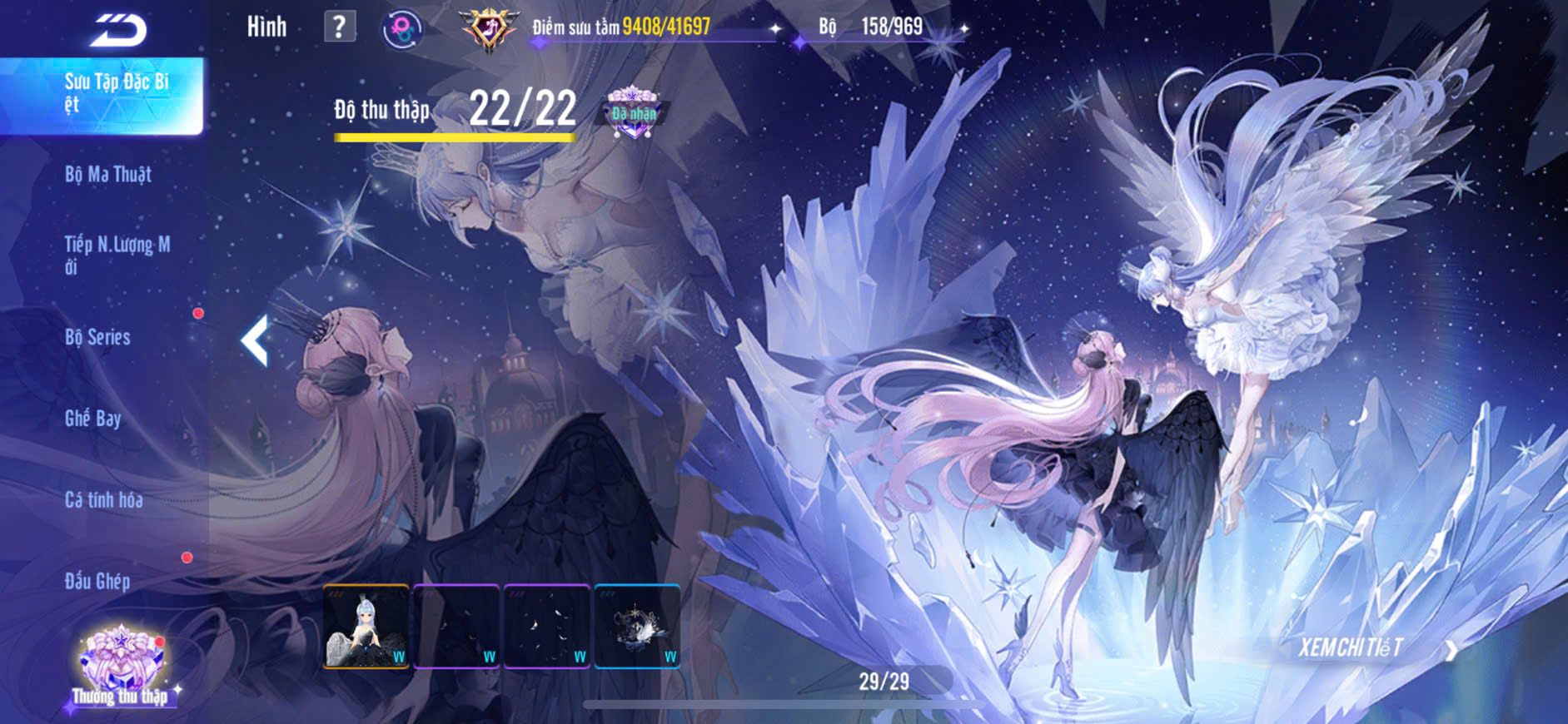Go back using the top-left arrow

click(x=119, y=30)
